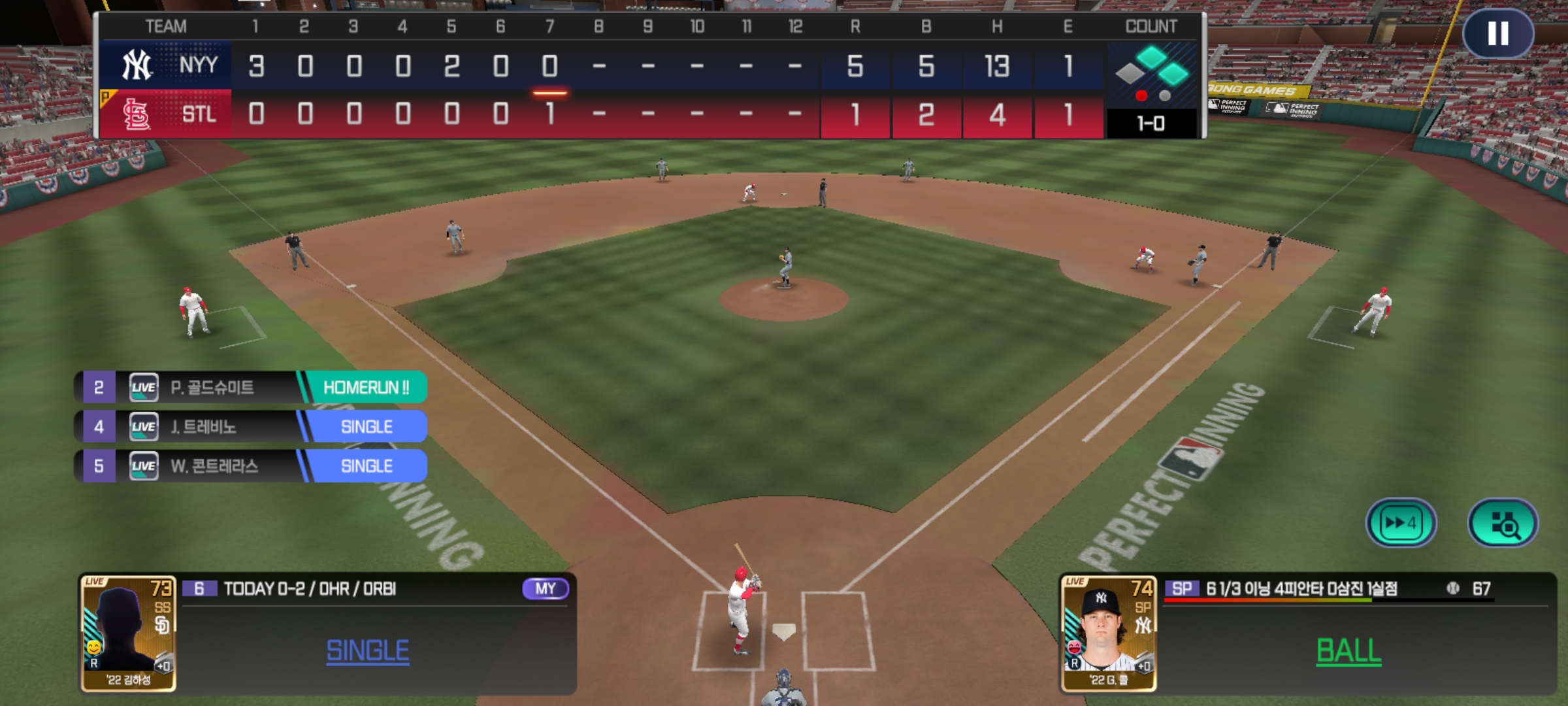Tap the MY badge on batter panel
The image size is (1568, 706).
(546, 588)
